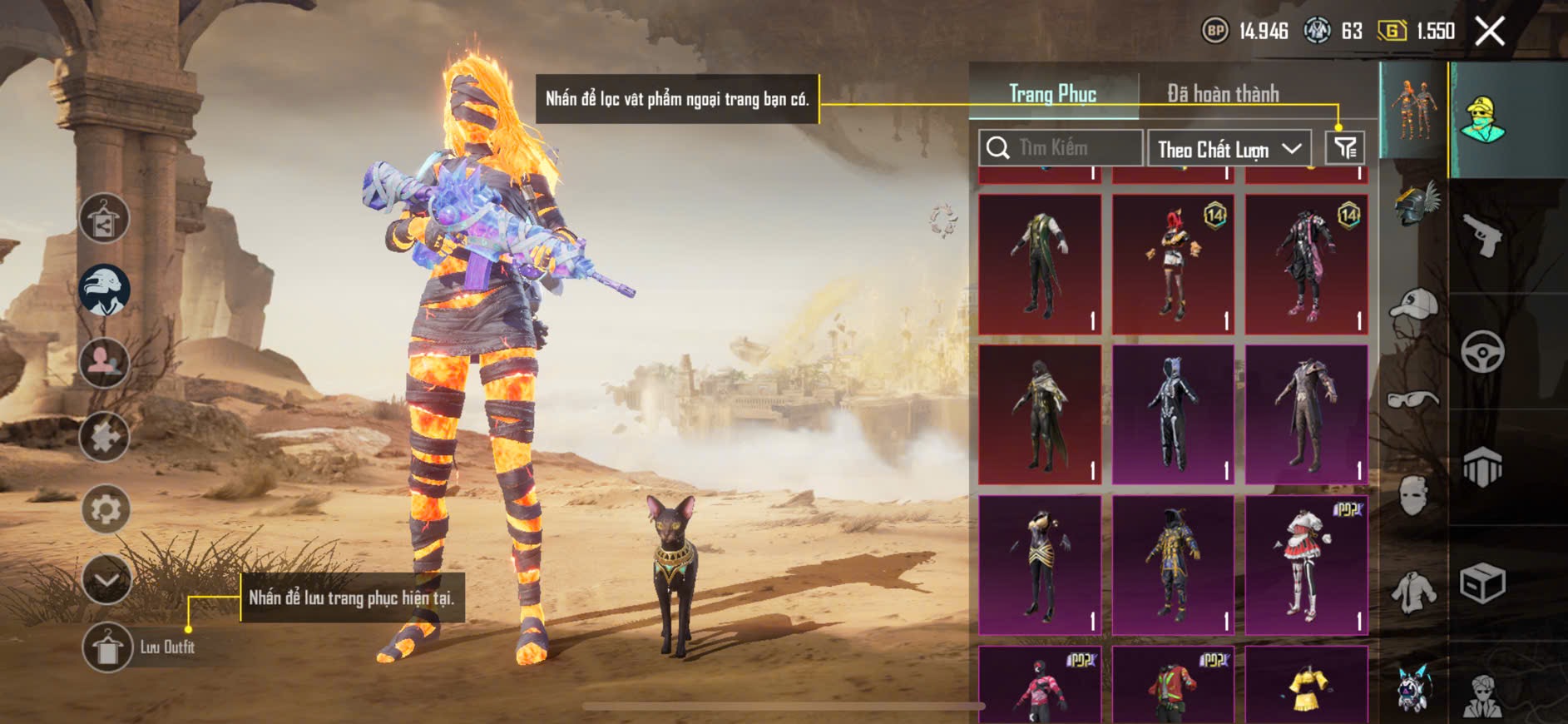1568x724 pixels.
Task: Close the inventory screen with X
Action: 1489,32
